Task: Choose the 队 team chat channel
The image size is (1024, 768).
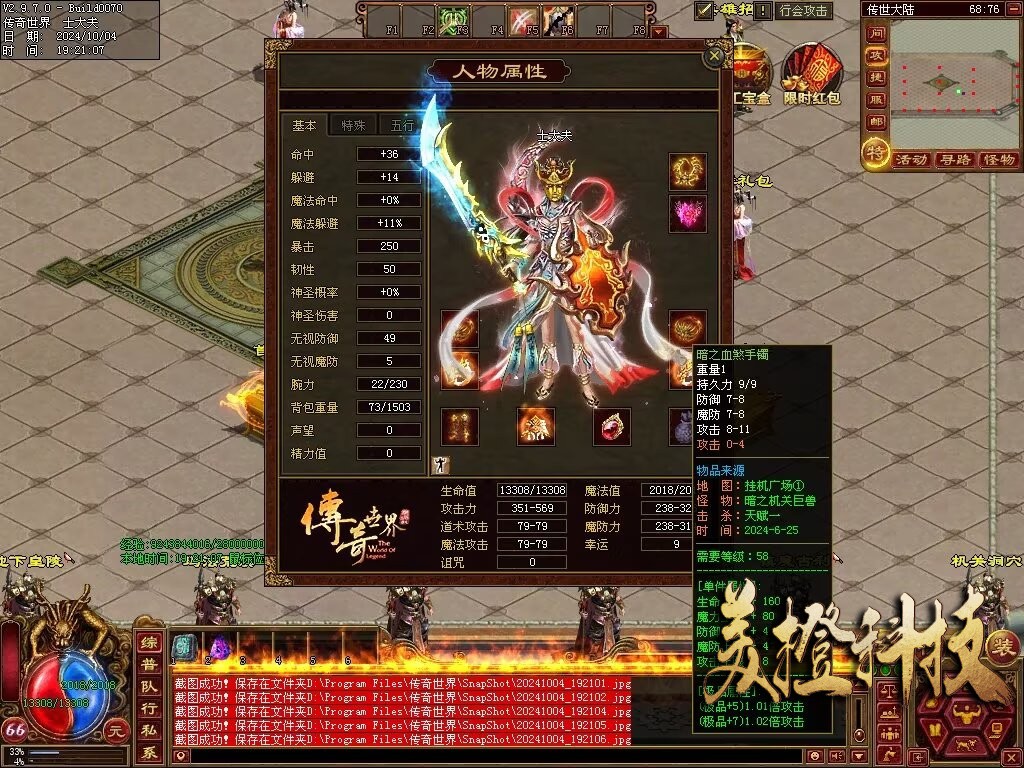Action: tap(149, 687)
